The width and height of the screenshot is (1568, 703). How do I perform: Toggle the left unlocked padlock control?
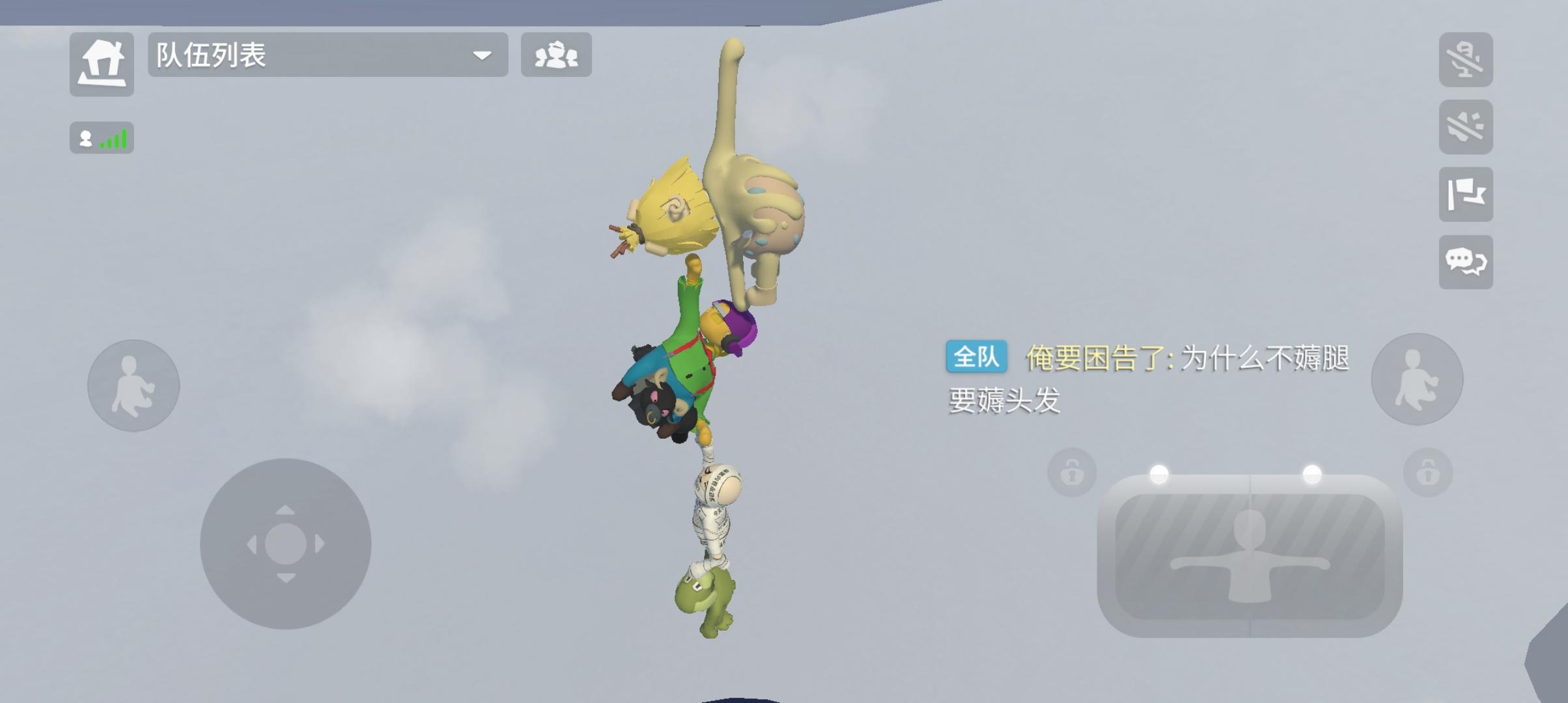point(1071,473)
